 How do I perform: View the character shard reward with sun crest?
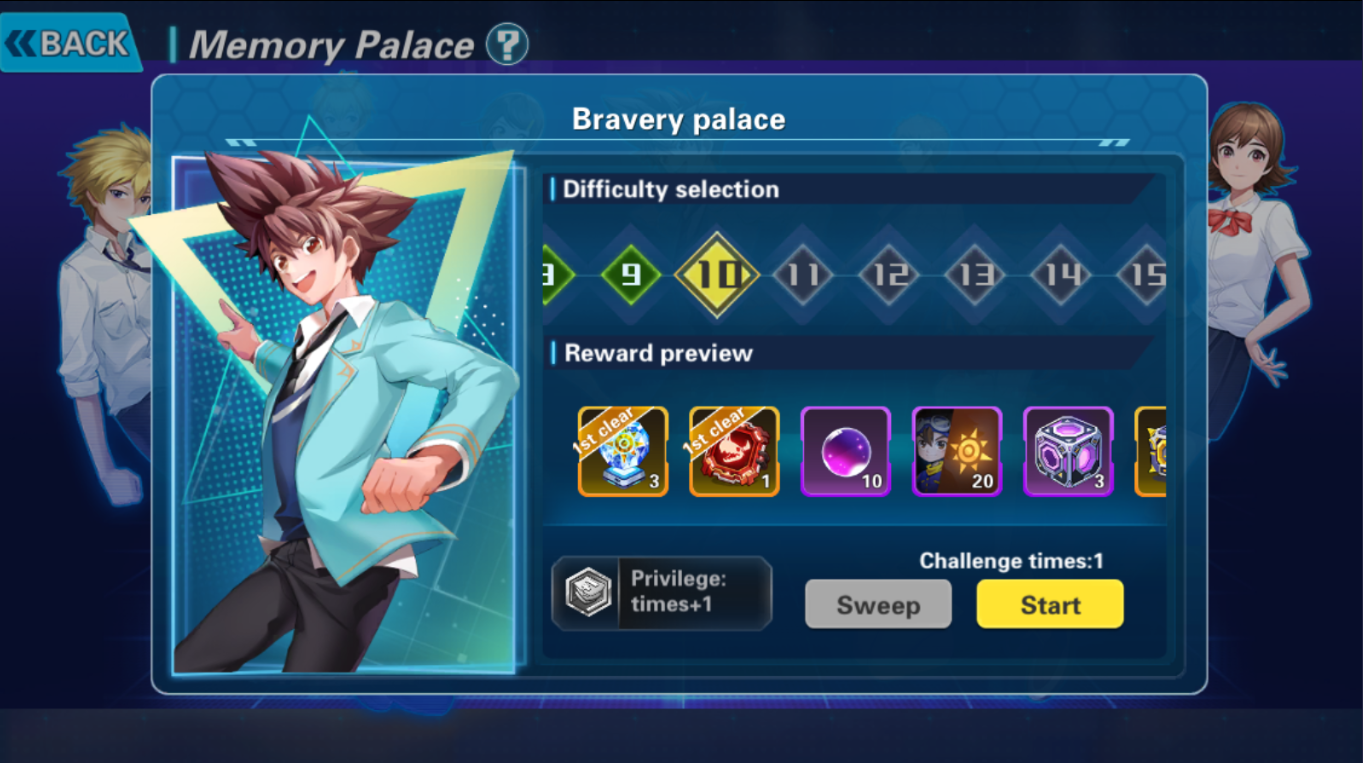tap(957, 451)
